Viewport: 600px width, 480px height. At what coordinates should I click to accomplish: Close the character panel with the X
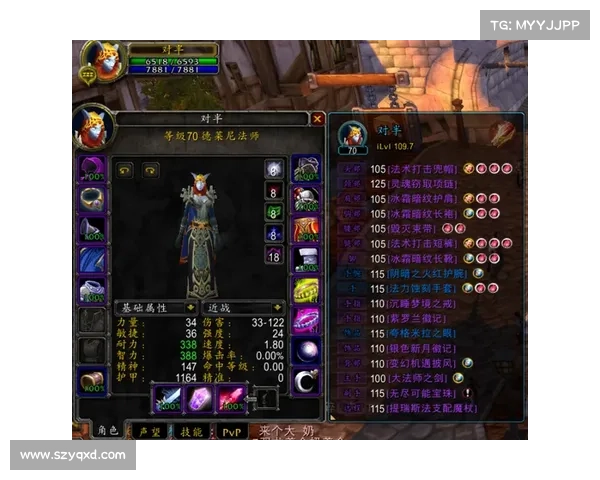[x=317, y=118]
